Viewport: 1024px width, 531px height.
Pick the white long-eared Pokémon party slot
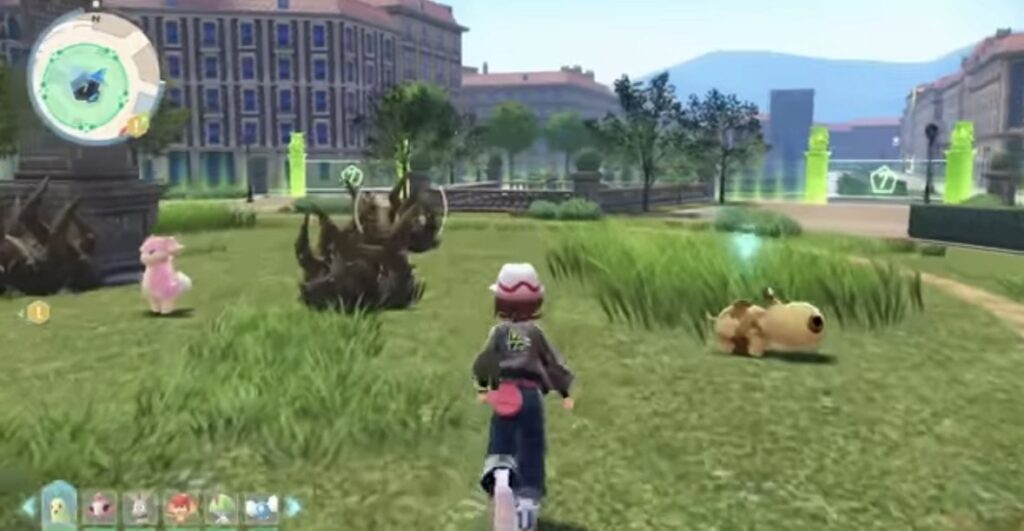(139, 508)
